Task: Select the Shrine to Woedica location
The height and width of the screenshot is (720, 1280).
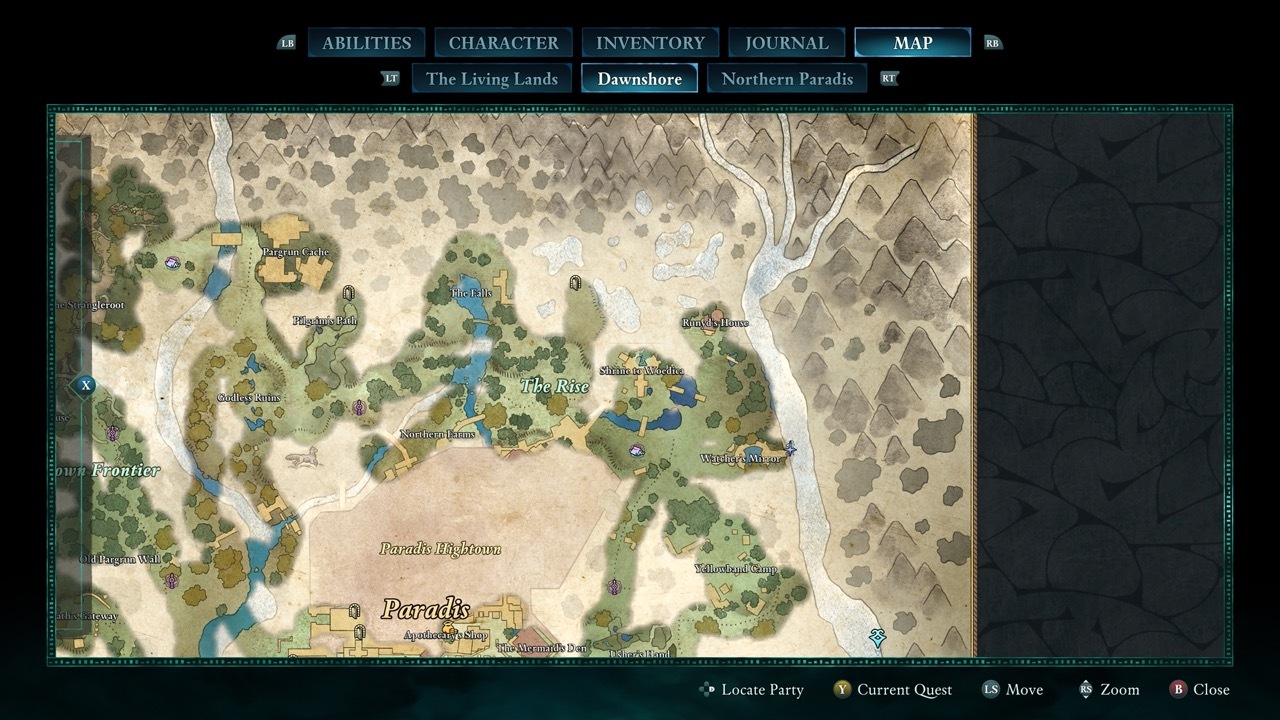Action: coord(641,371)
